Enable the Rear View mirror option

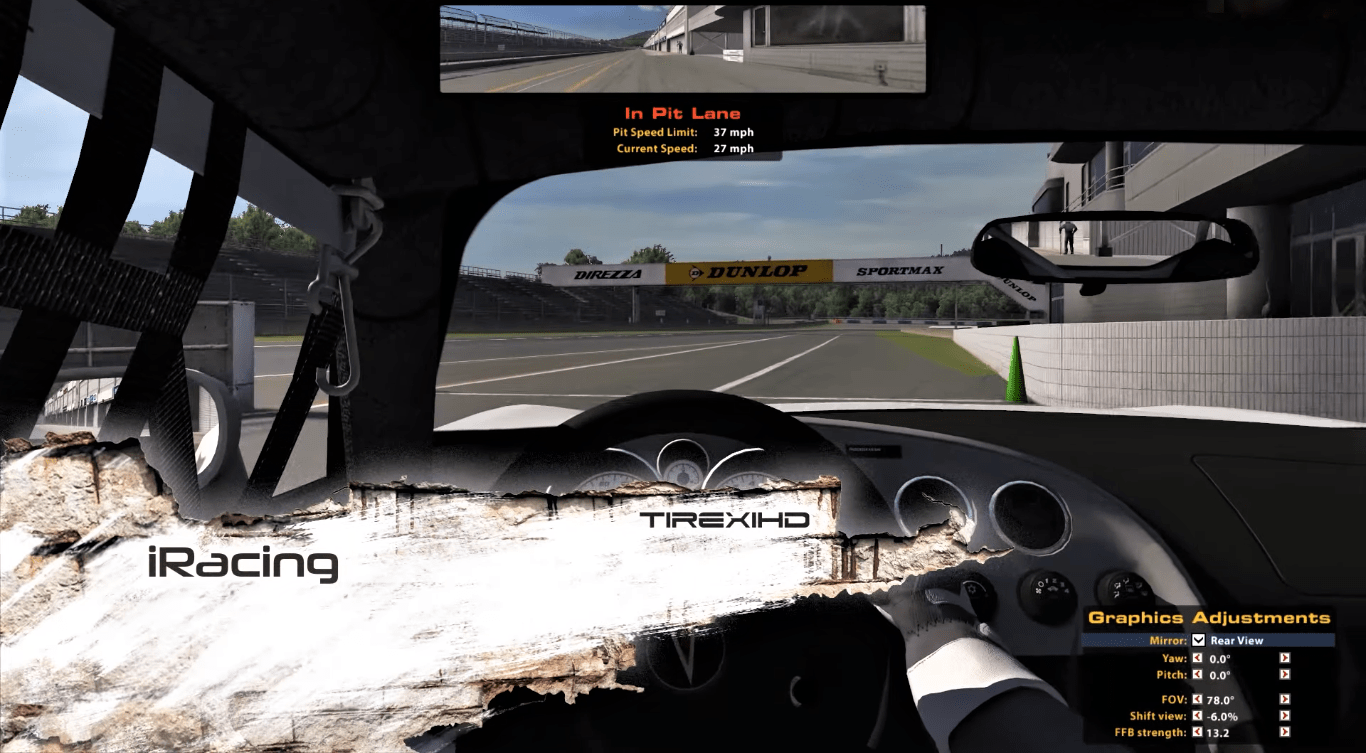pos(1198,640)
